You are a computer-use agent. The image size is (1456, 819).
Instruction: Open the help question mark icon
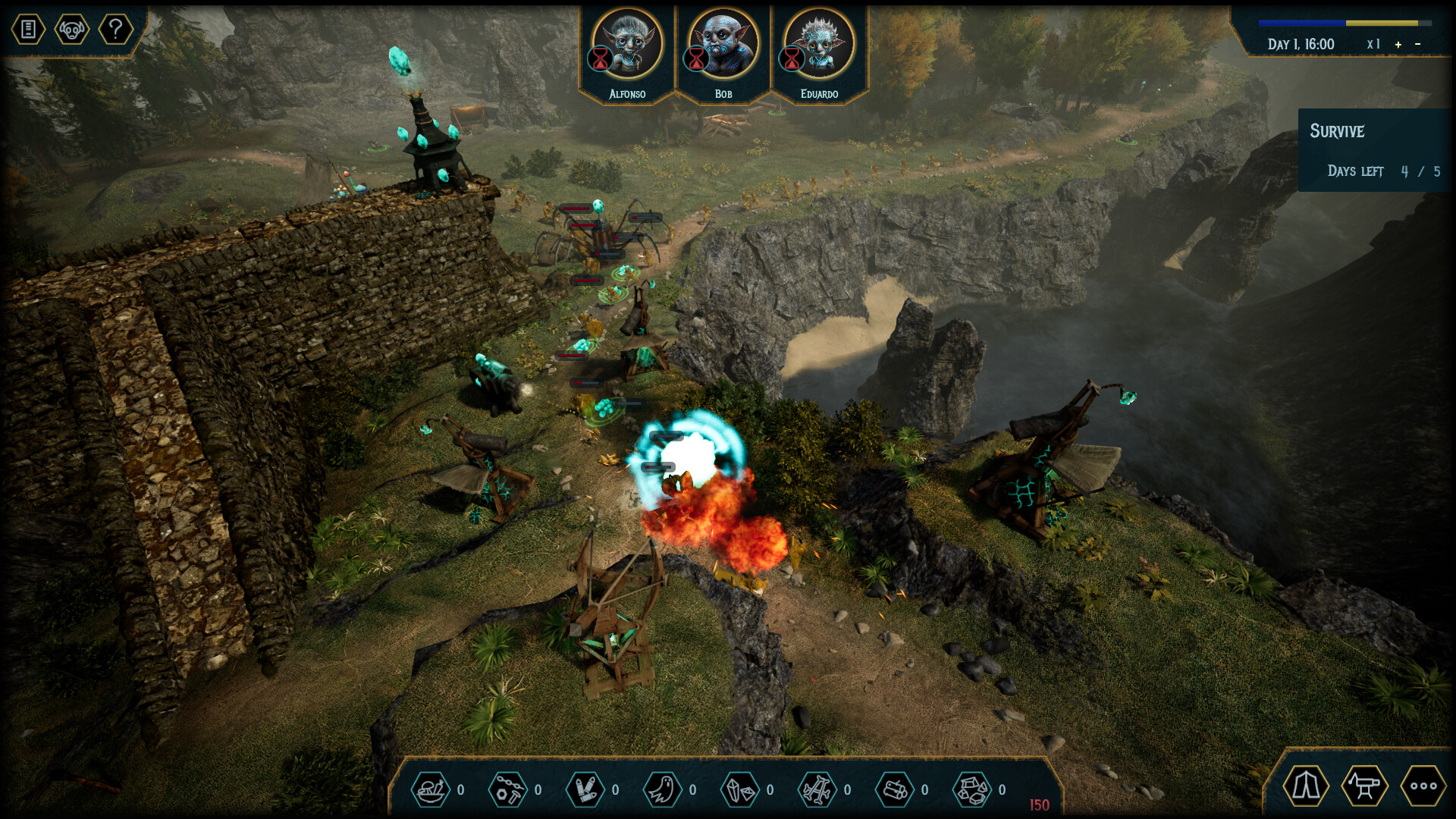tap(115, 30)
